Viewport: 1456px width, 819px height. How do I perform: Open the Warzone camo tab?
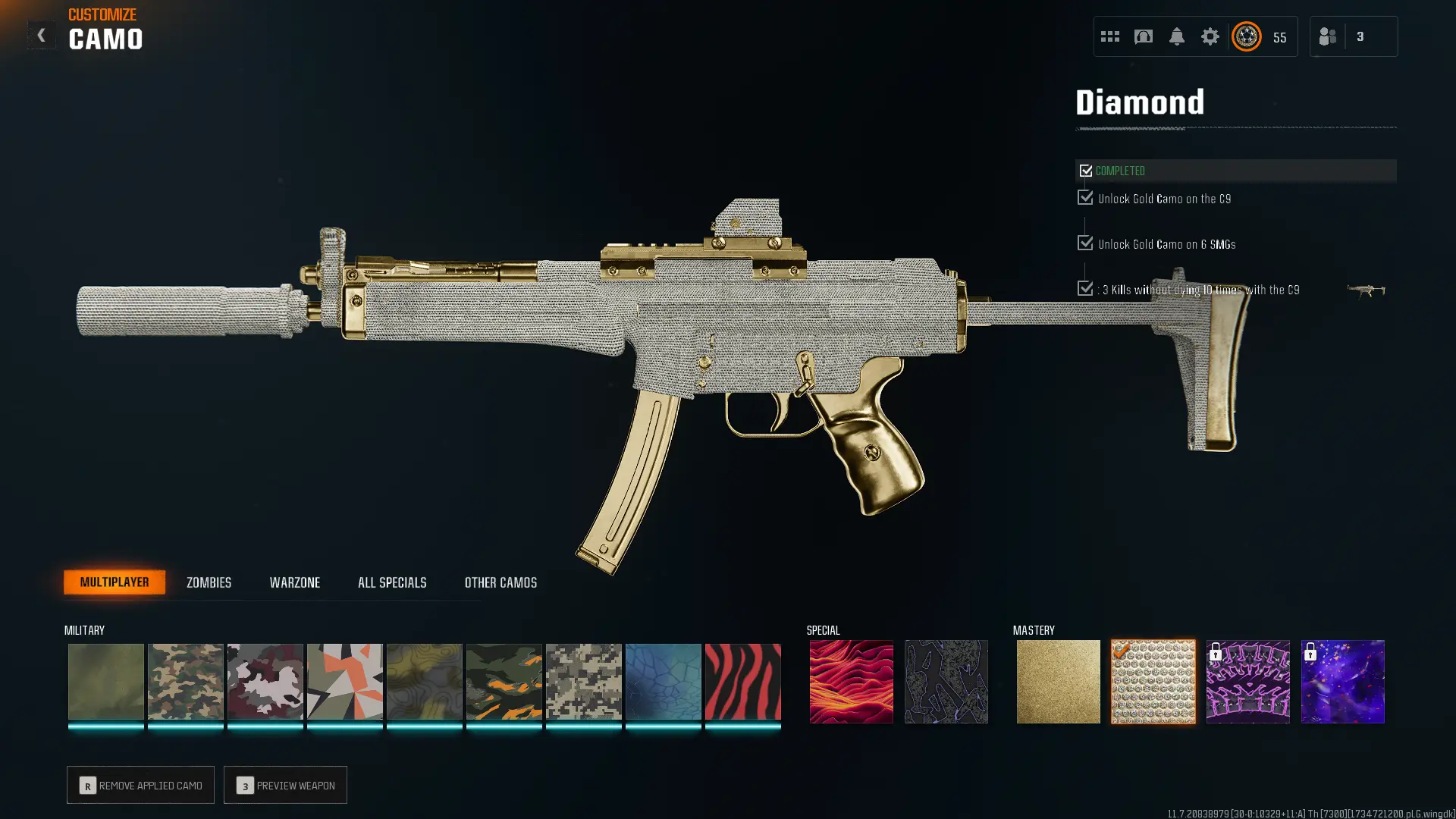click(294, 582)
